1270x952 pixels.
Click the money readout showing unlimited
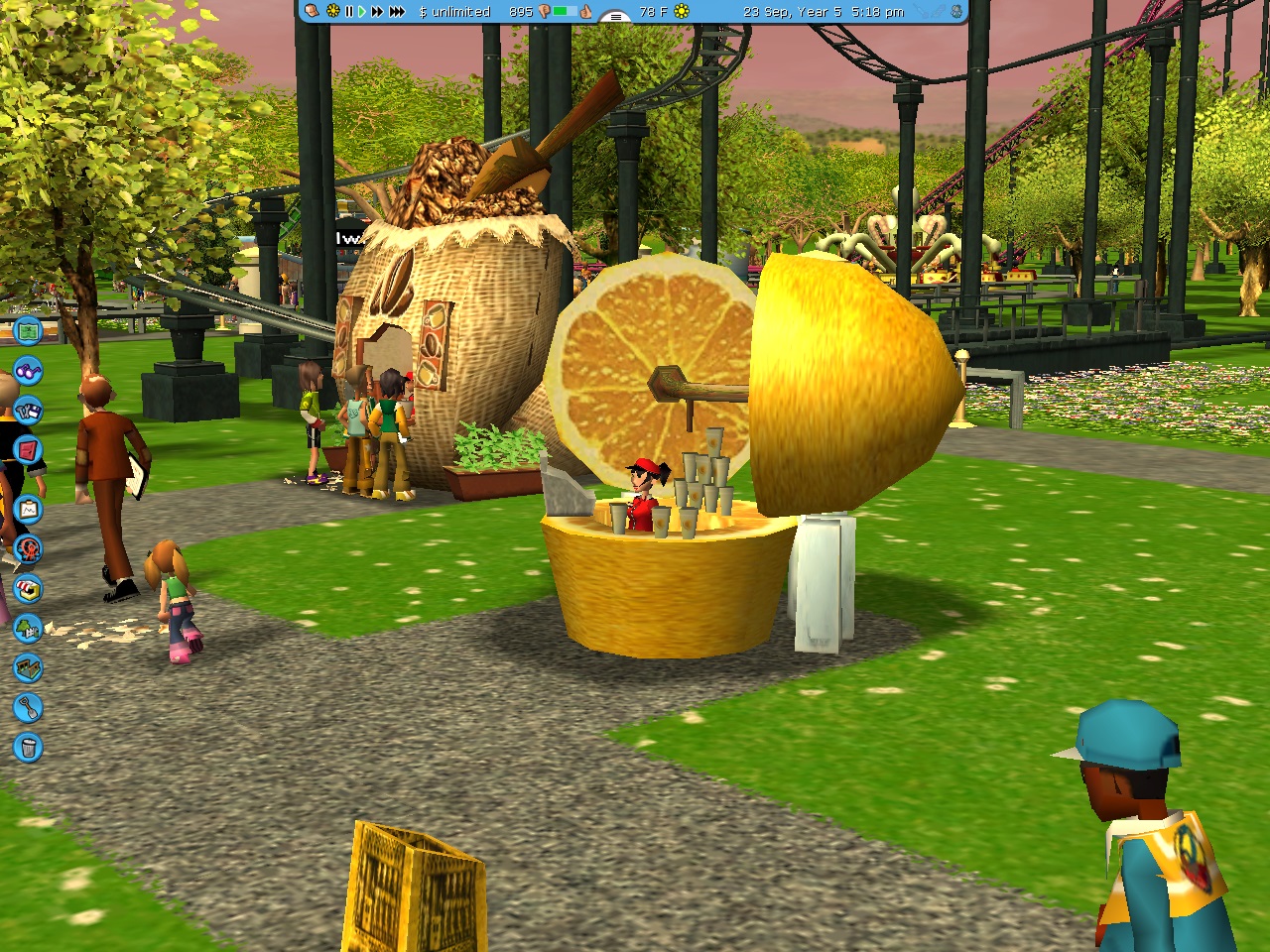454,12
